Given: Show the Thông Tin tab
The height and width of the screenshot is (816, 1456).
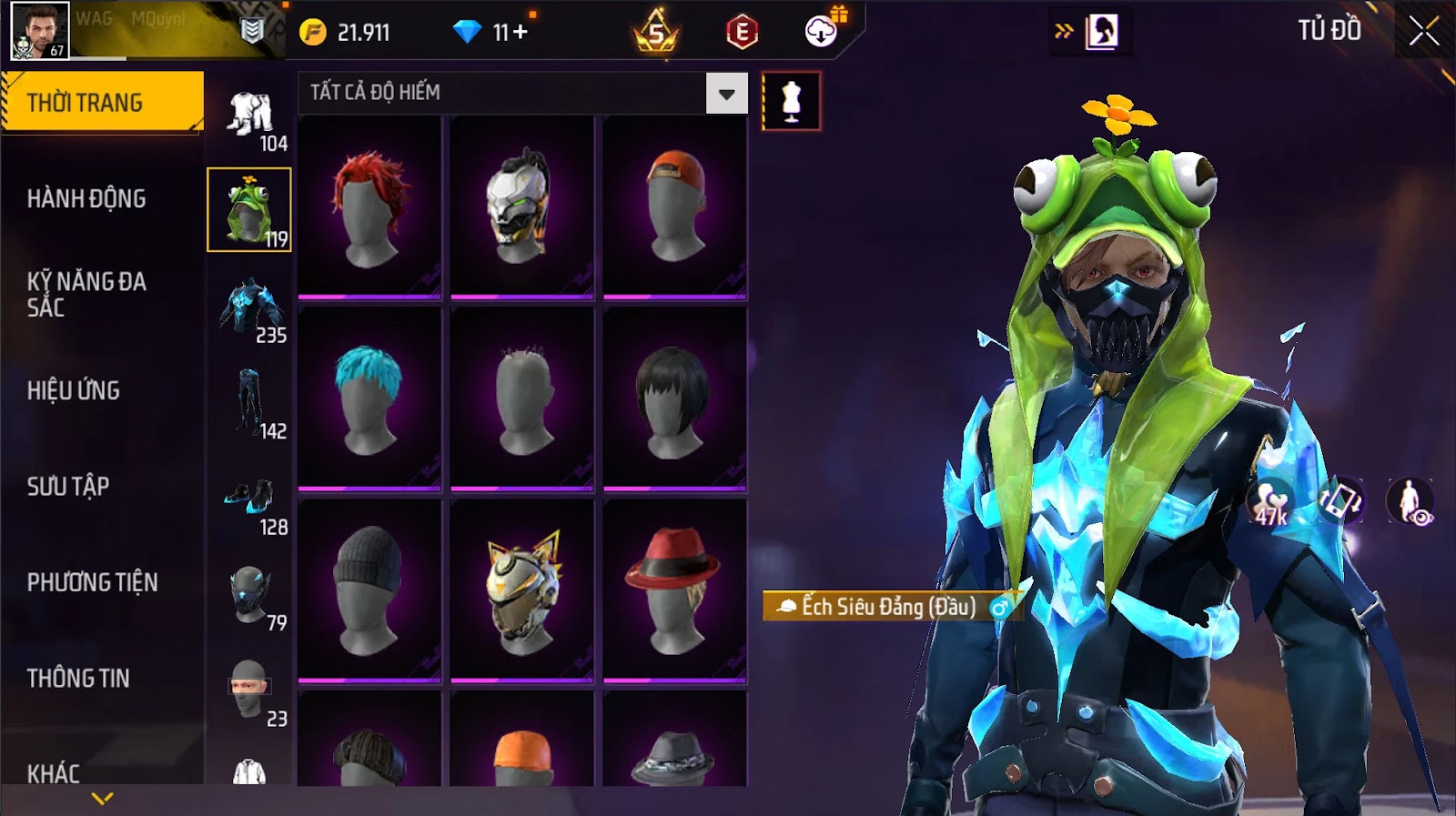Looking at the screenshot, I should [x=78, y=678].
